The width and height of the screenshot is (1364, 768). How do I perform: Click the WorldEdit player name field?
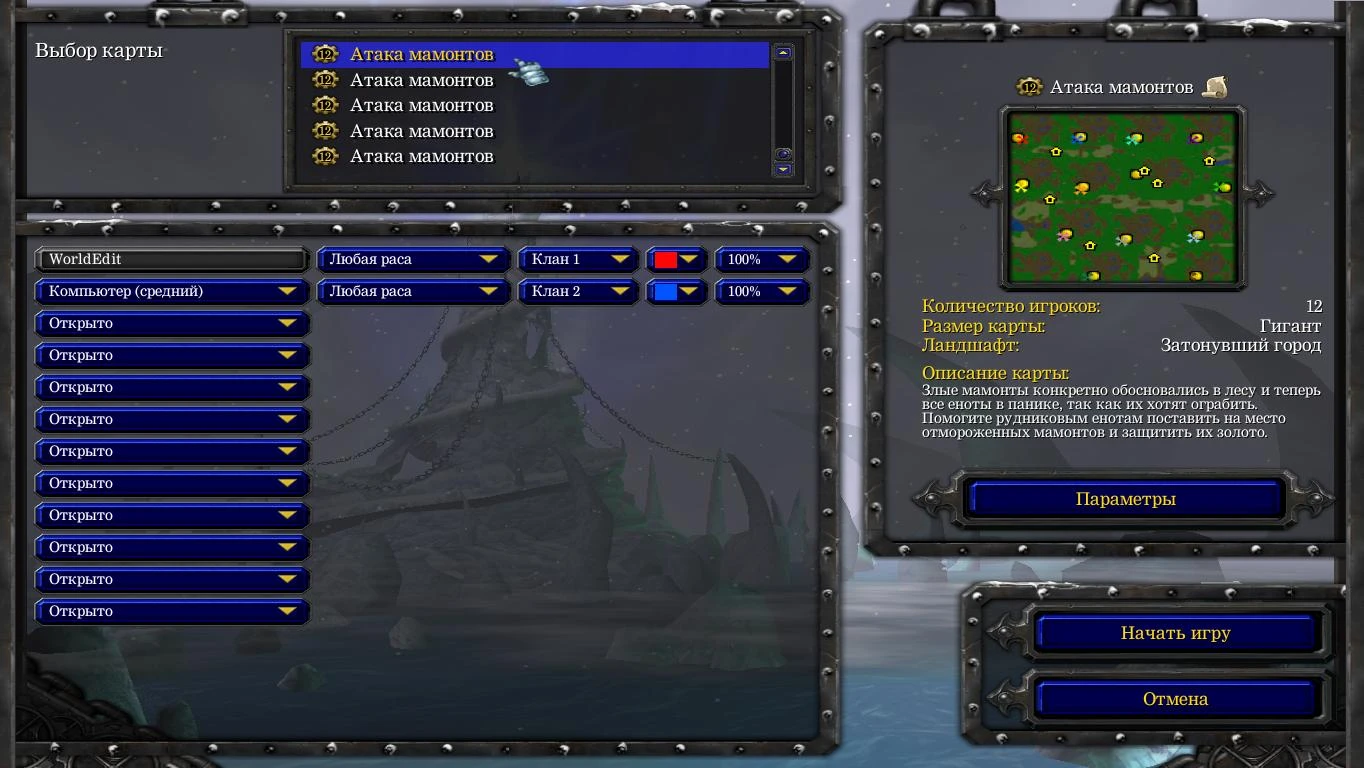pyautogui.click(x=171, y=259)
